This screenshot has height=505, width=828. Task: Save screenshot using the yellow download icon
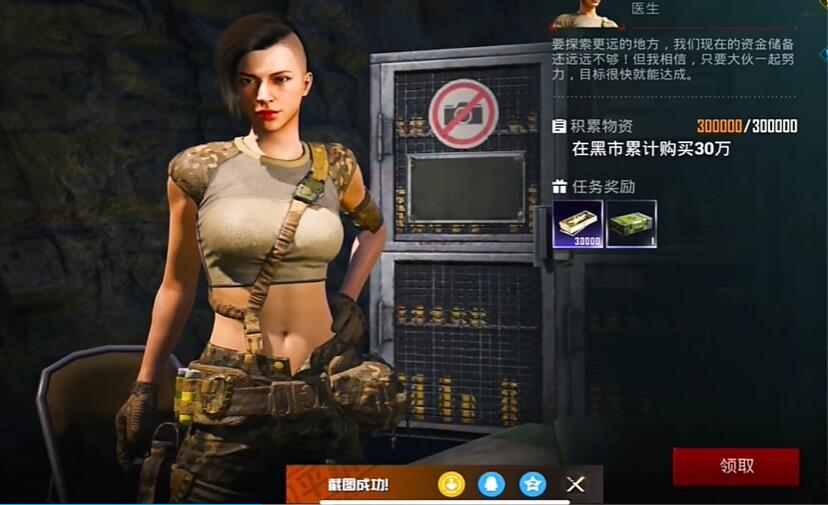click(452, 484)
